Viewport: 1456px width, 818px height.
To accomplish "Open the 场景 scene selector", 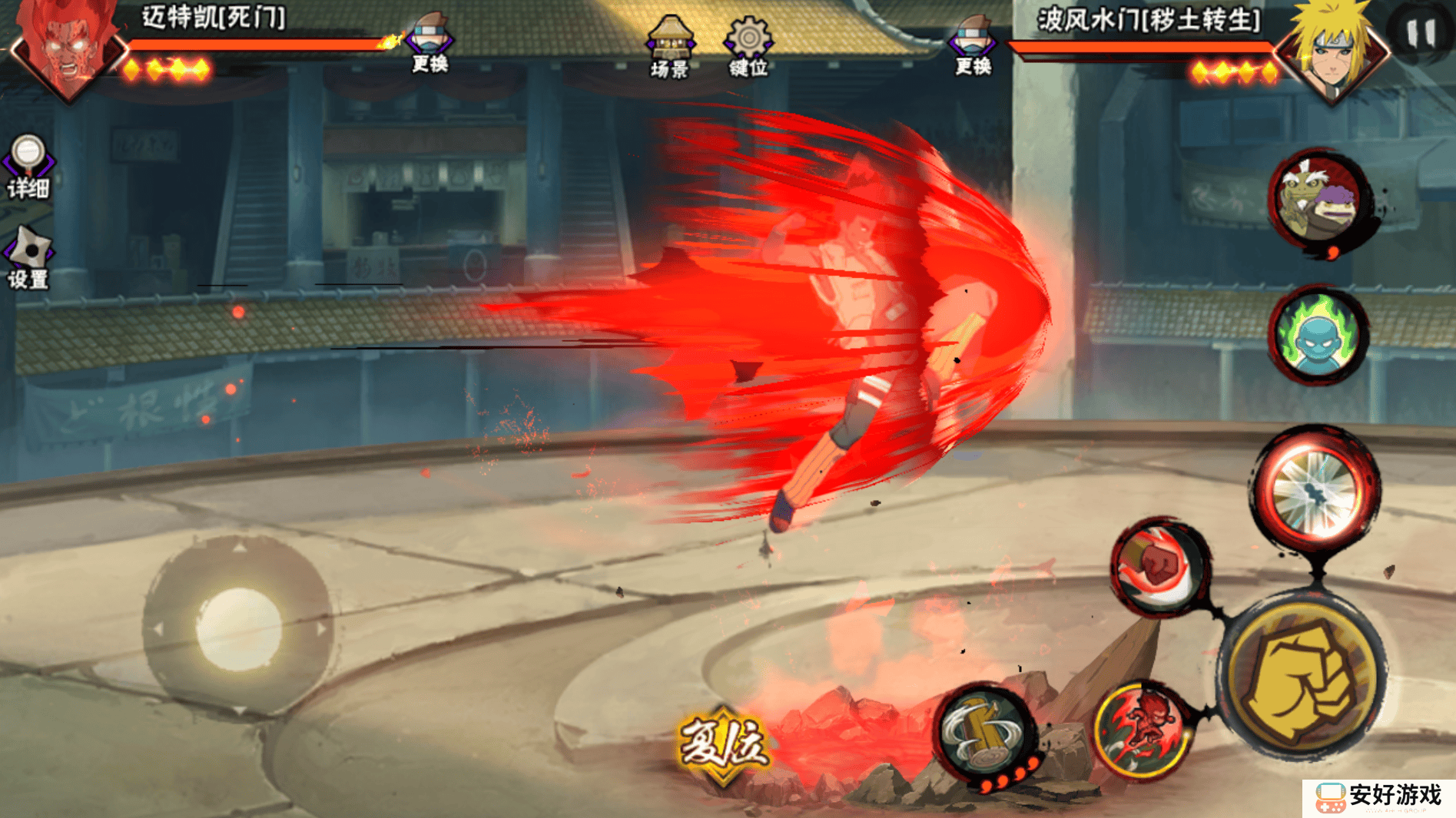I will point(669,46).
